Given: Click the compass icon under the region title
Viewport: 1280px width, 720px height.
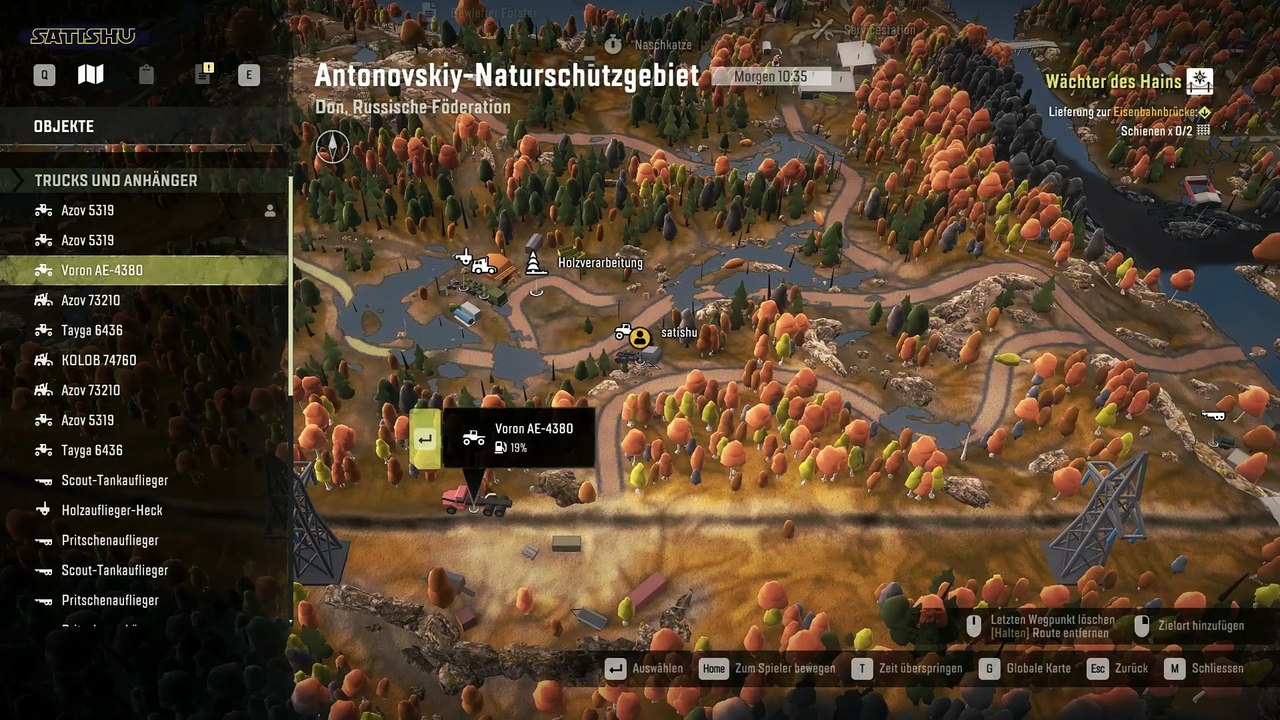Looking at the screenshot, I should tap(333, 146).
